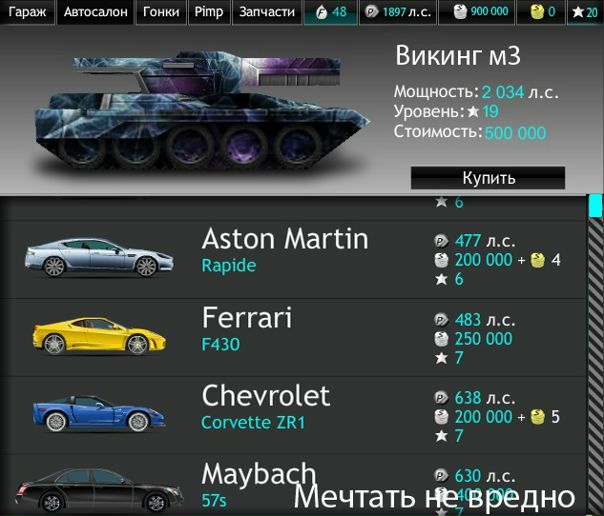The image size is (604, 516).
Task: Click the yellow Ferrari thumbnail
Action: (92, 336)
